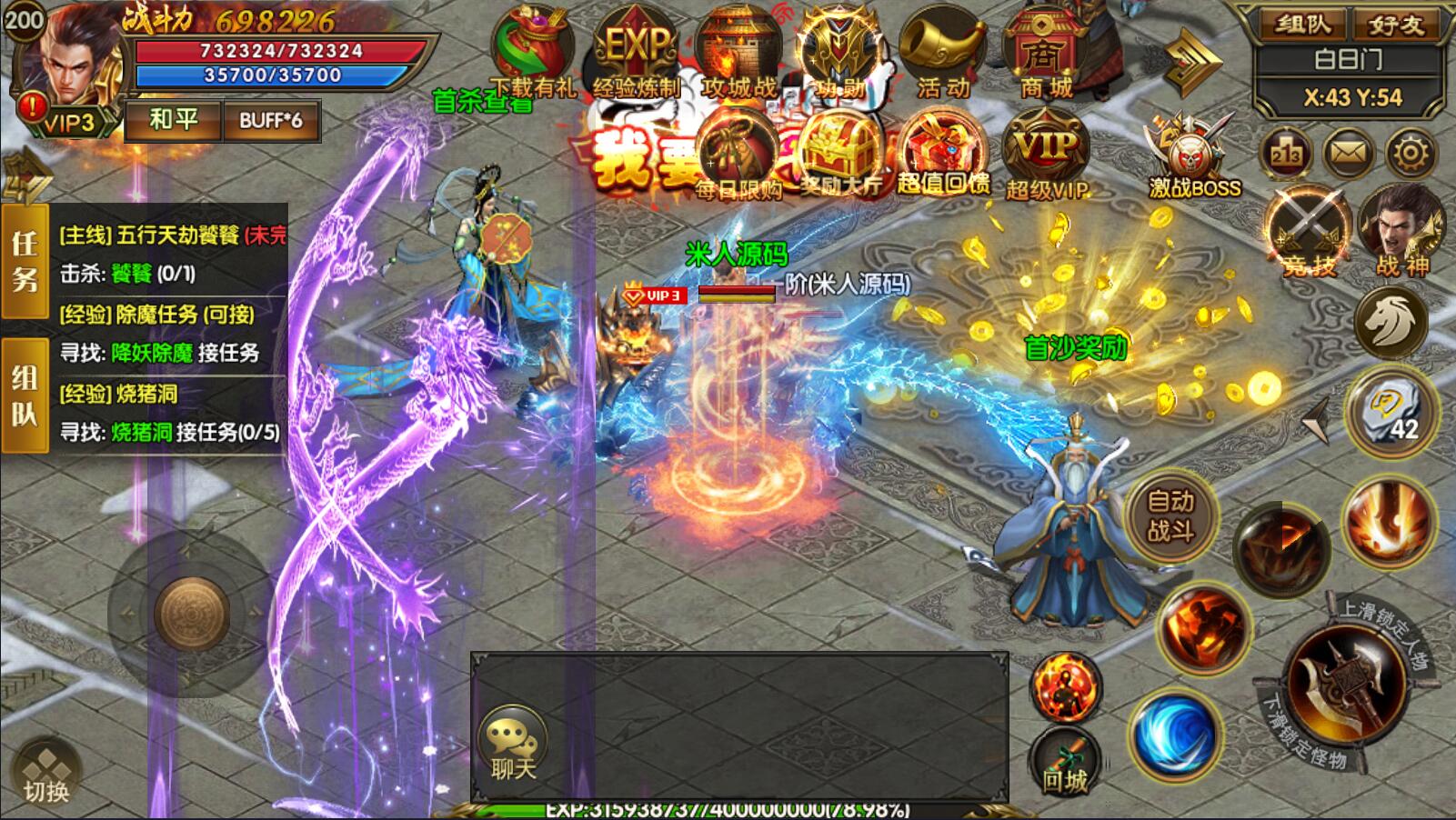
Task: Open the 活动 events horn icon
Action: pos(942,53)
